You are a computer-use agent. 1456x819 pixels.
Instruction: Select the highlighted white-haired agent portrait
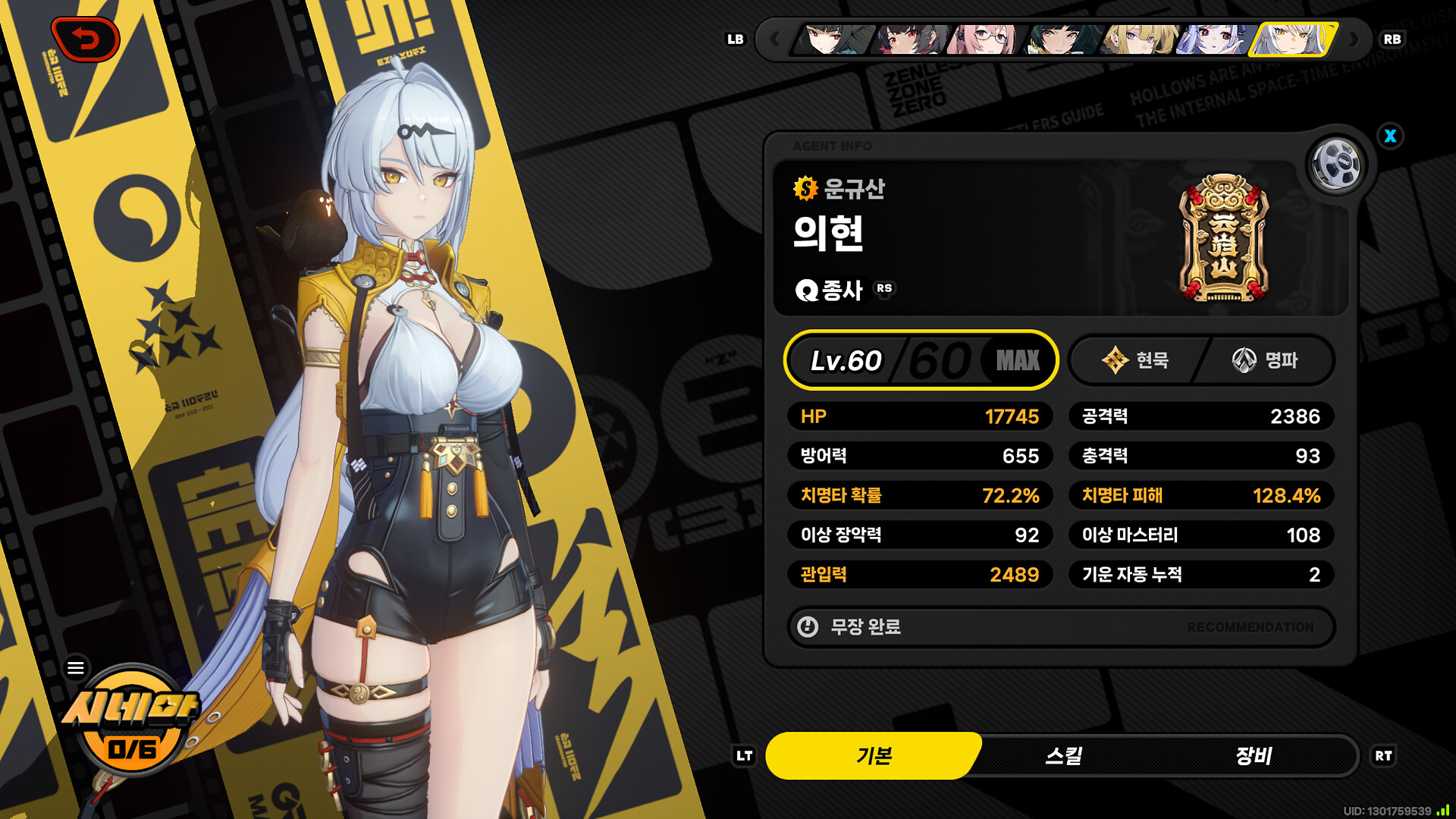1292,39
